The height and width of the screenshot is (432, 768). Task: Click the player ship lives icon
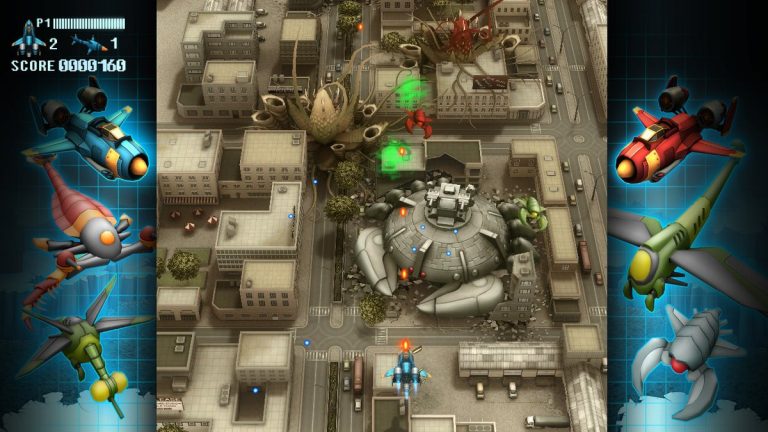point(27,41)
